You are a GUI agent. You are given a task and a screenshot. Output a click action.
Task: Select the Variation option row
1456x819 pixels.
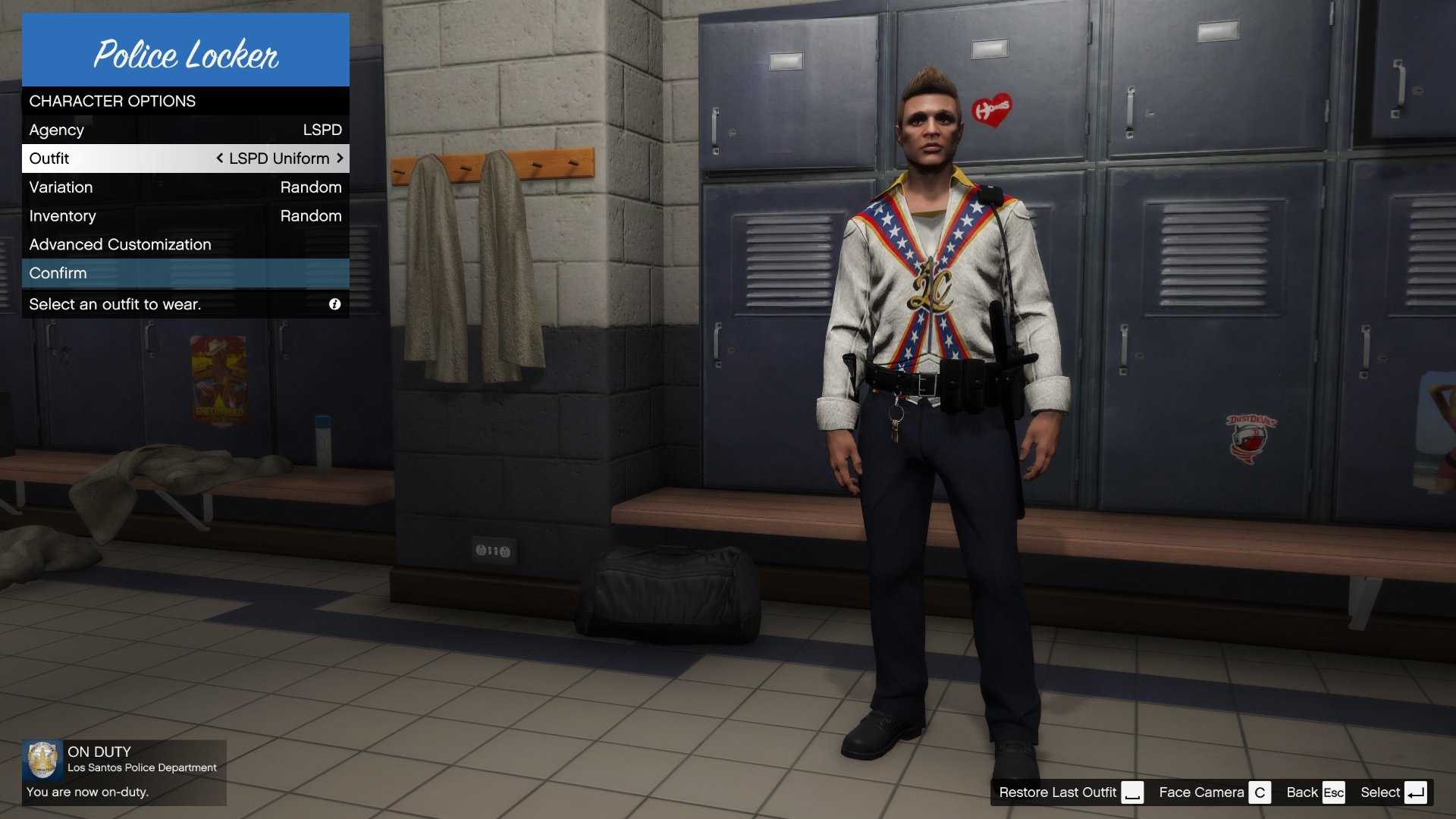click(185, 187)
